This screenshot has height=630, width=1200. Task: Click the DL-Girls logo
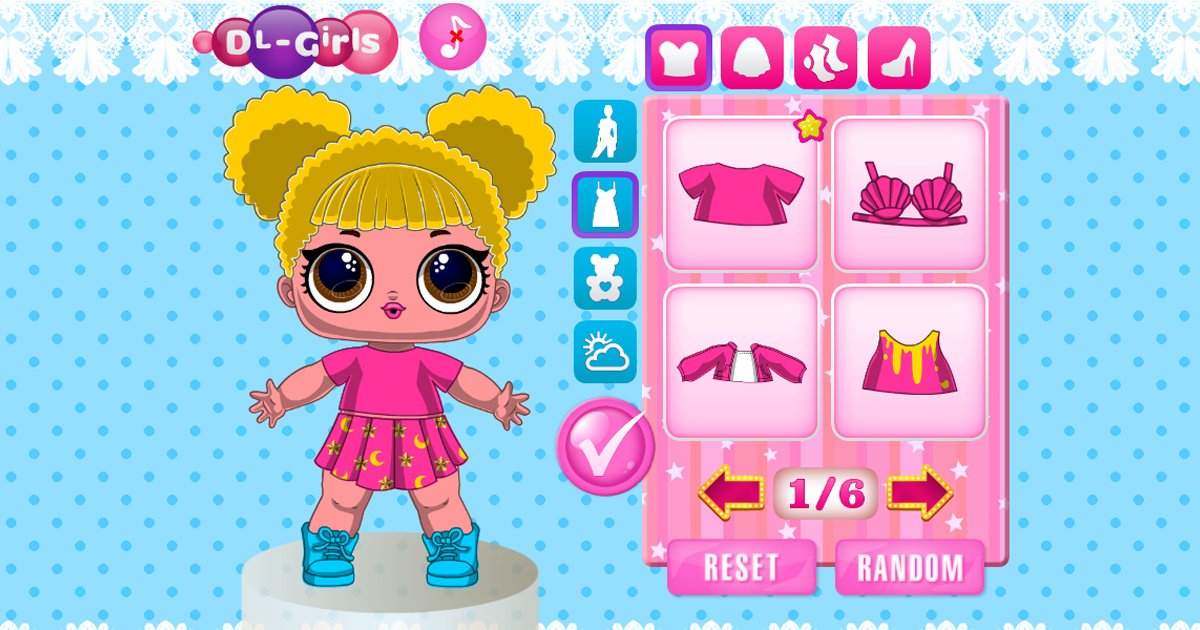[300, 42]
